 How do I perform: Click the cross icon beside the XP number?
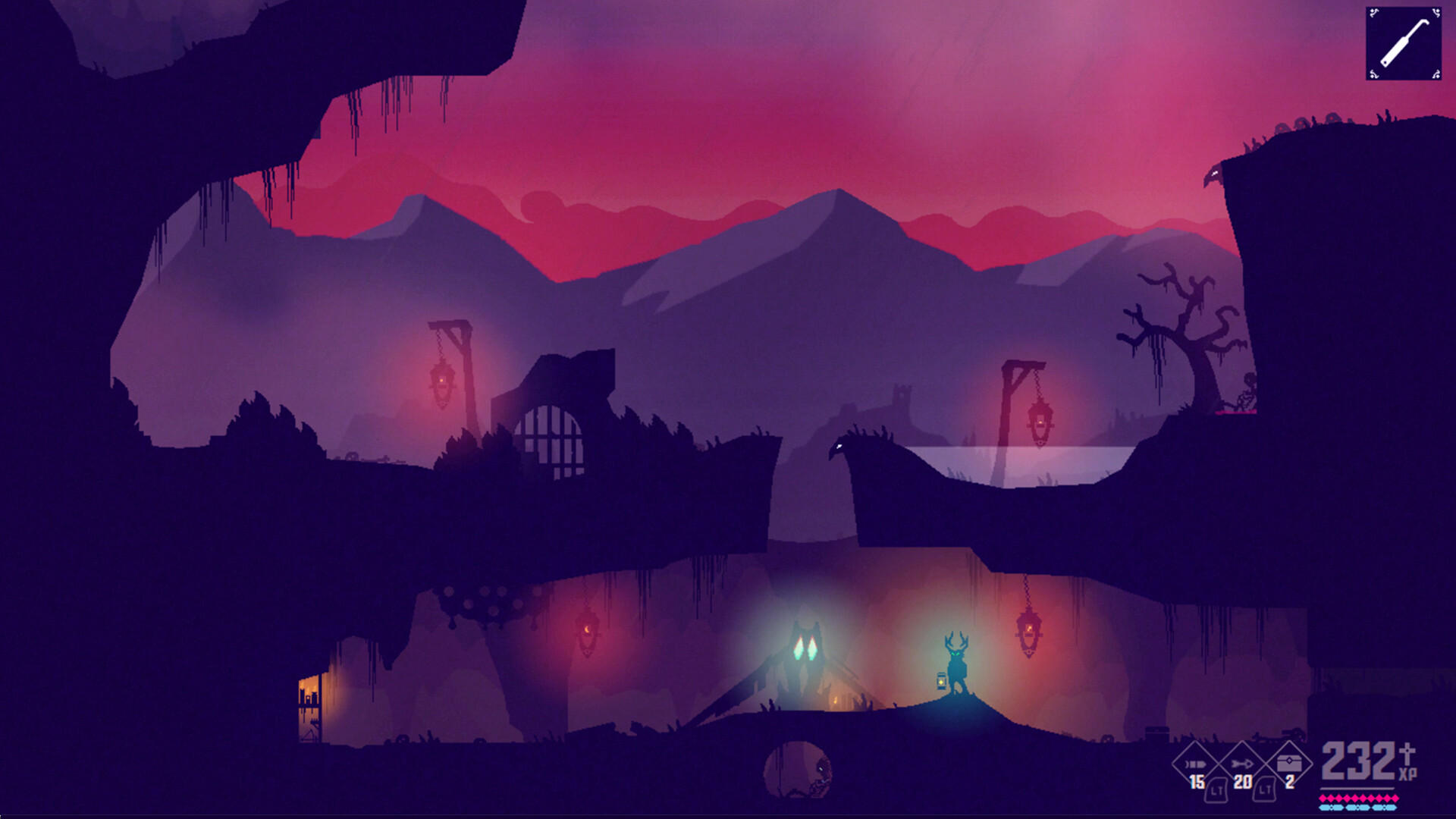1409,754
